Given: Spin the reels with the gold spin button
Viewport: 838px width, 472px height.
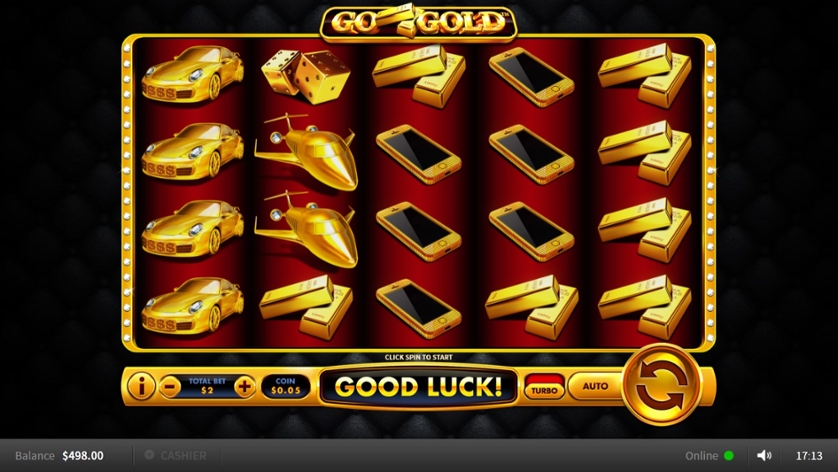Looking at the screenshot, I should (659, 385).
